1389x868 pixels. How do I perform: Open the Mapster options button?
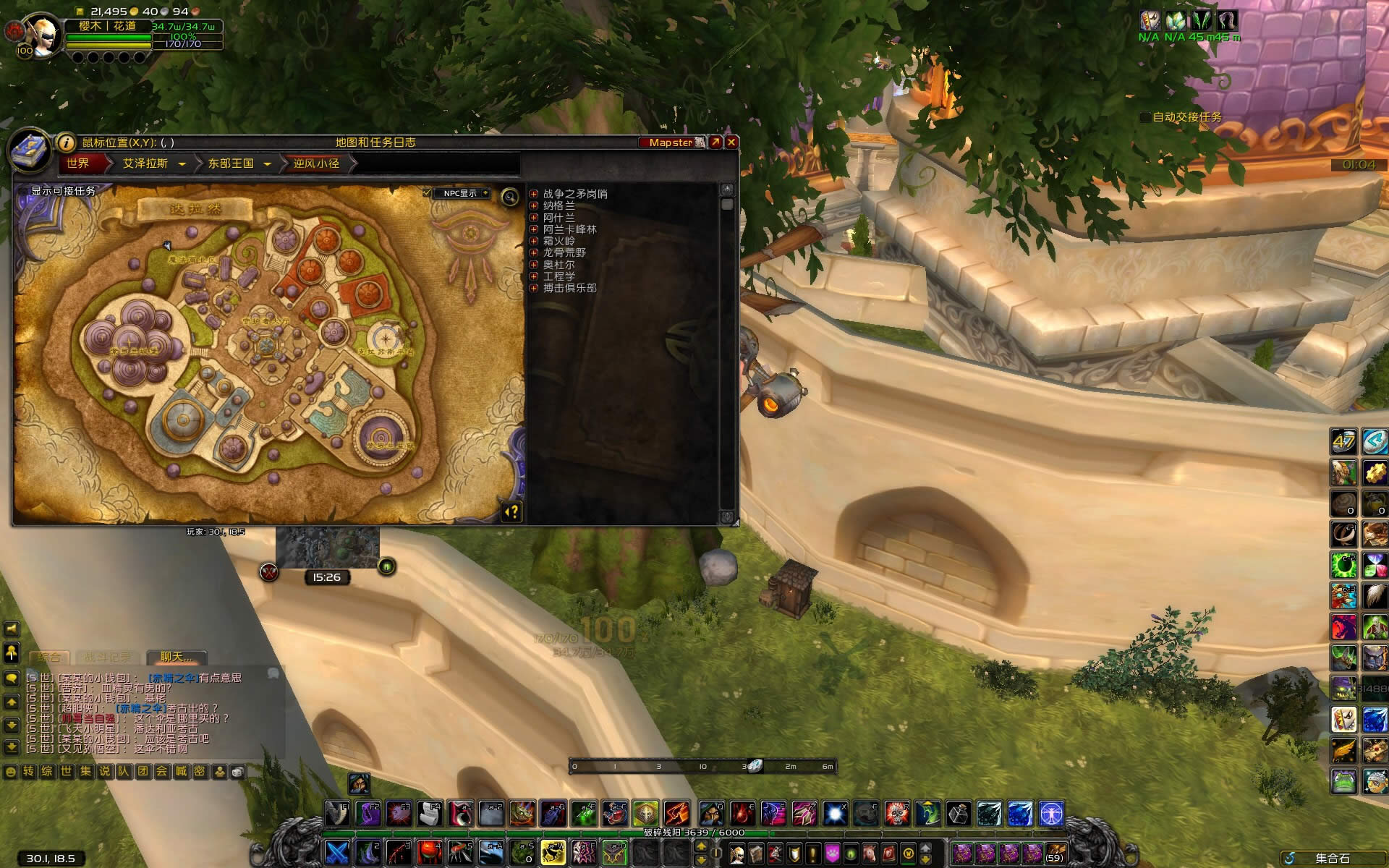coord(671,142)
